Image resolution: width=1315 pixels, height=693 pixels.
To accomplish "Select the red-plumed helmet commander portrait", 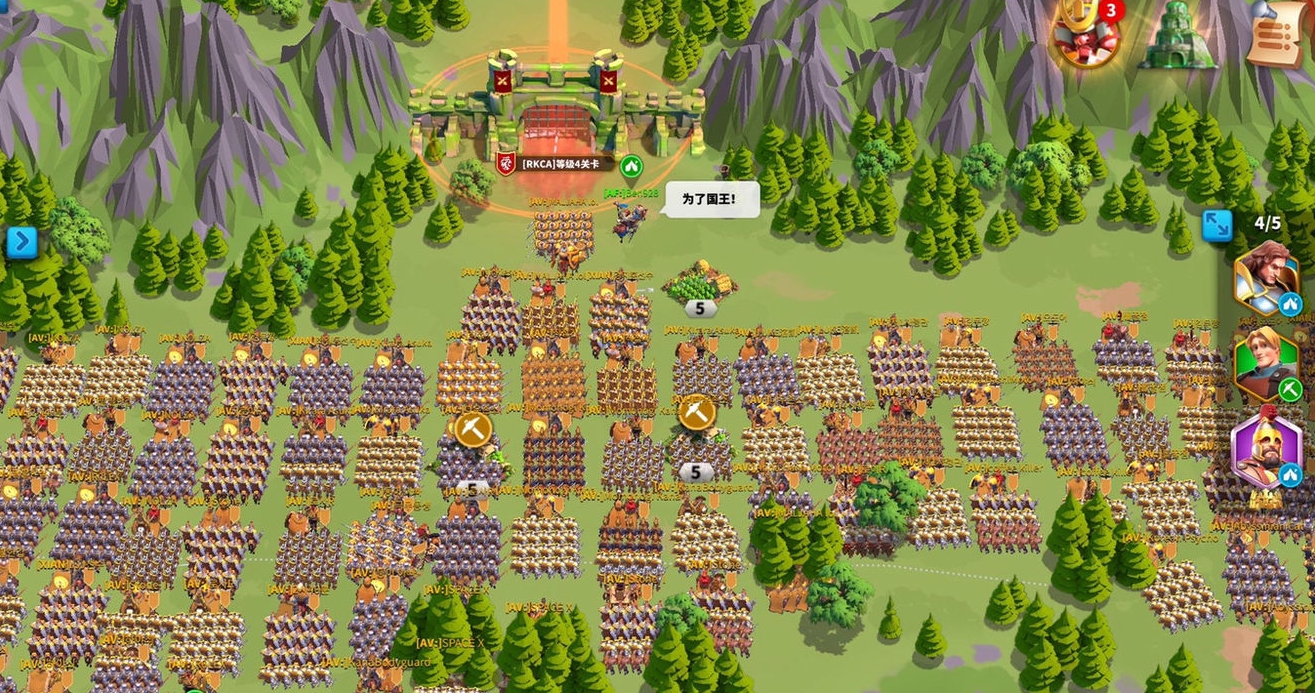I will (1265, 452).
